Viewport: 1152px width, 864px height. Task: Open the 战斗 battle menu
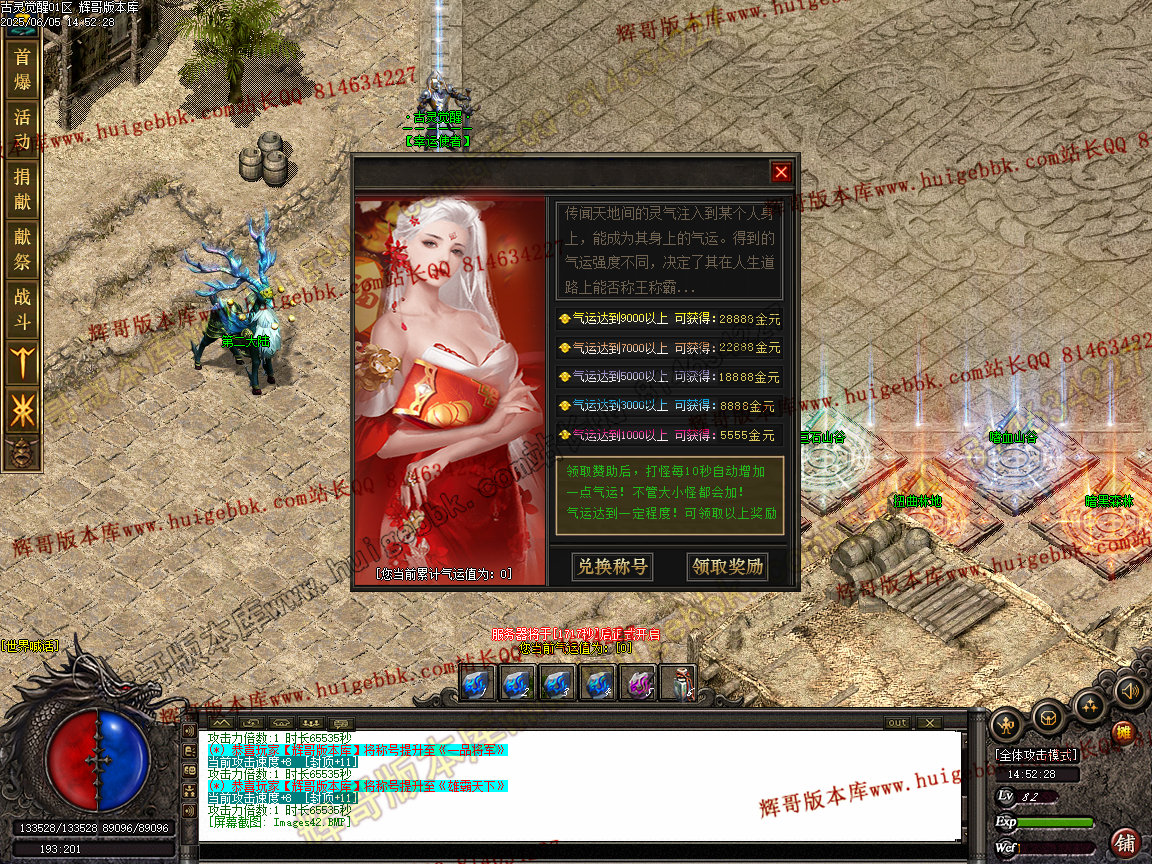22,309
